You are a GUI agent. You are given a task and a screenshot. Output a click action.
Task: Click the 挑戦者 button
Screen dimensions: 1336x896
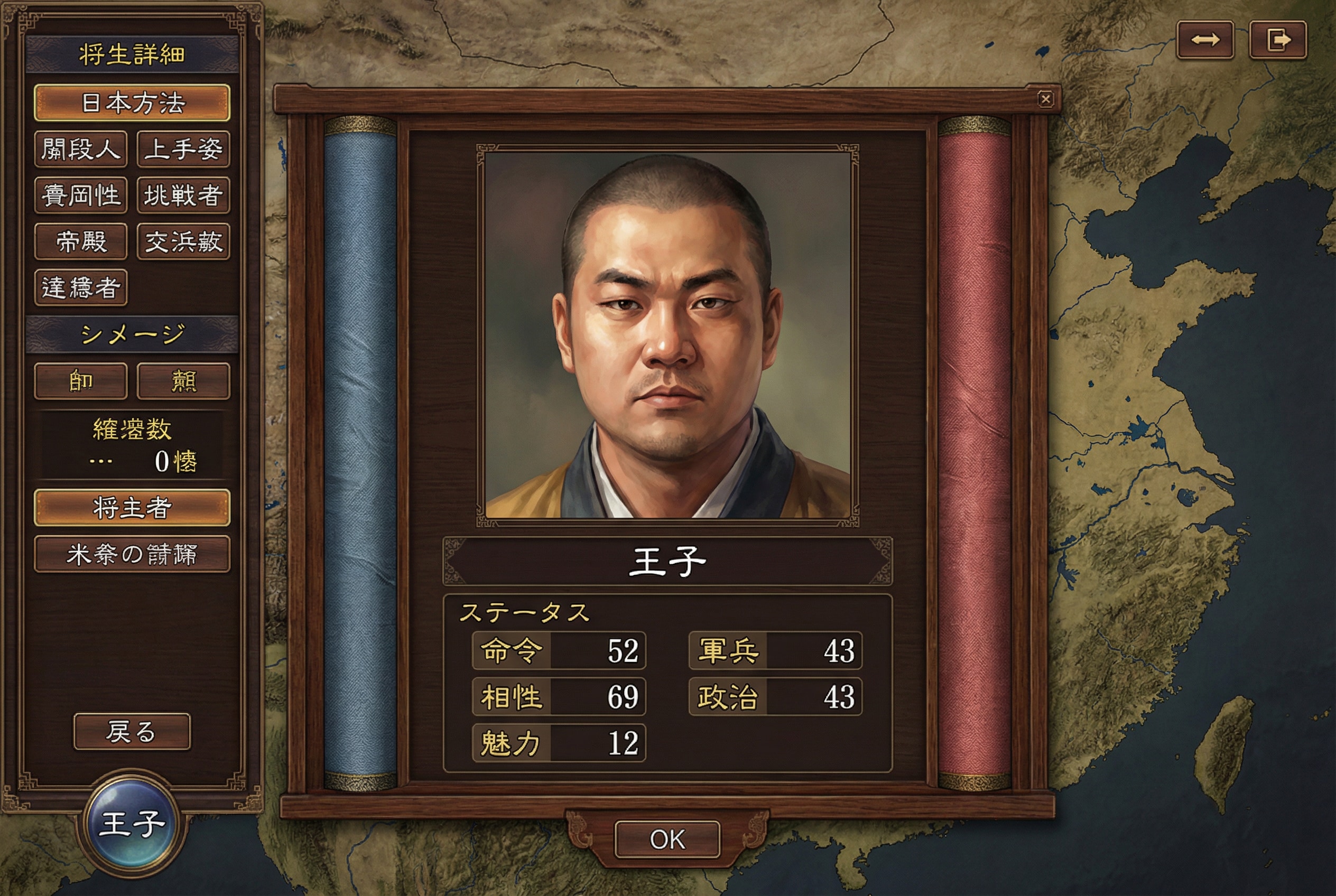183,195
